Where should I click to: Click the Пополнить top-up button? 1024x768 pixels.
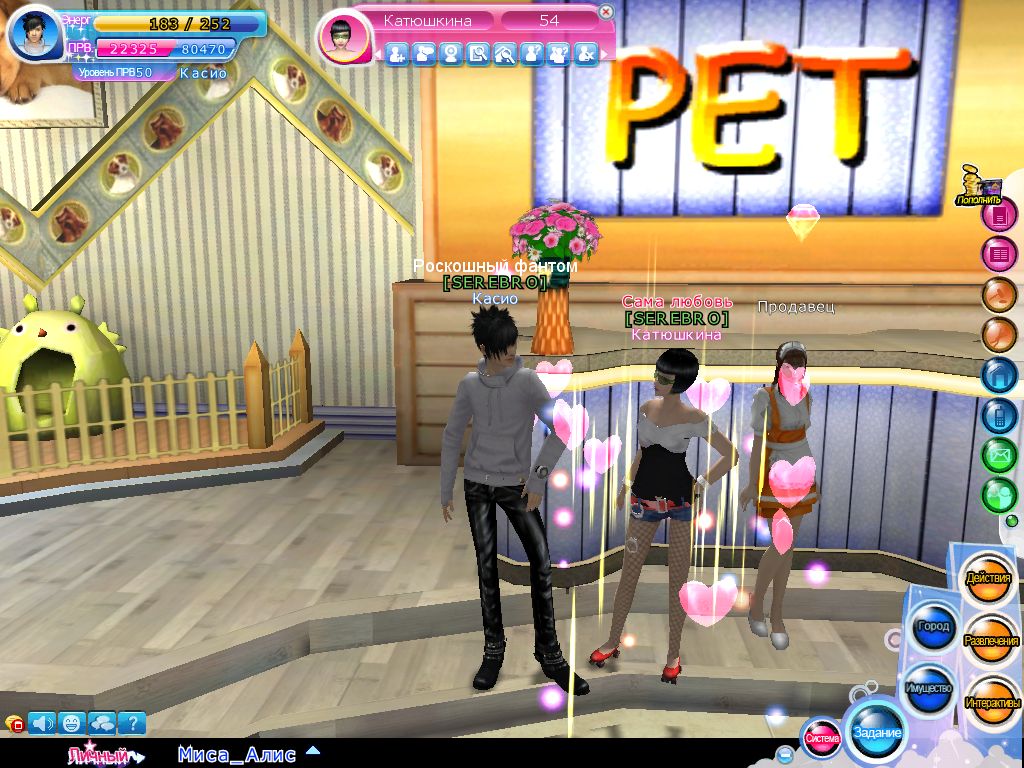click(x=977, y=189)
